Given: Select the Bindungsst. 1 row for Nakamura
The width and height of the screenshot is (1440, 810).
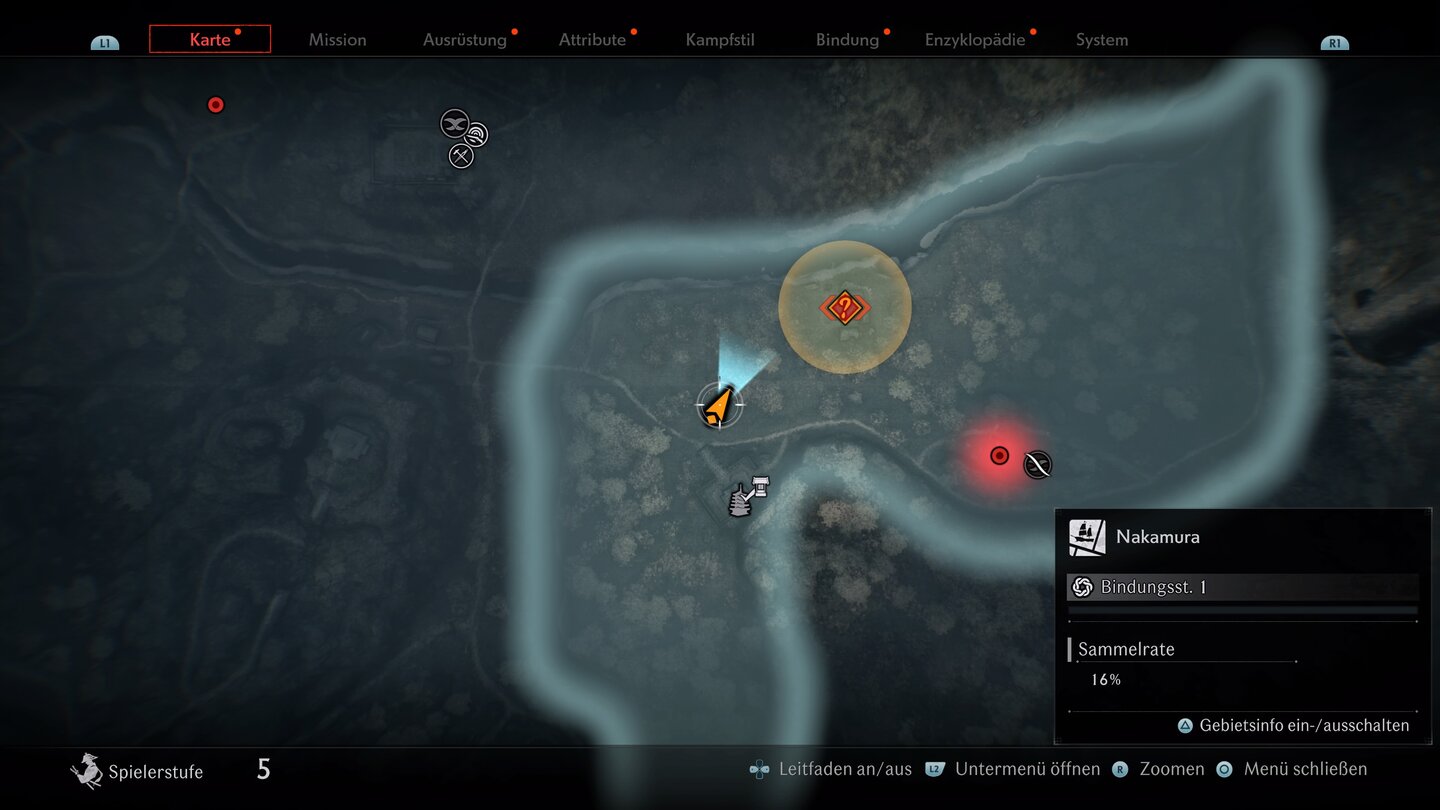Looking at the screenshot, I should pos(1242,587).
